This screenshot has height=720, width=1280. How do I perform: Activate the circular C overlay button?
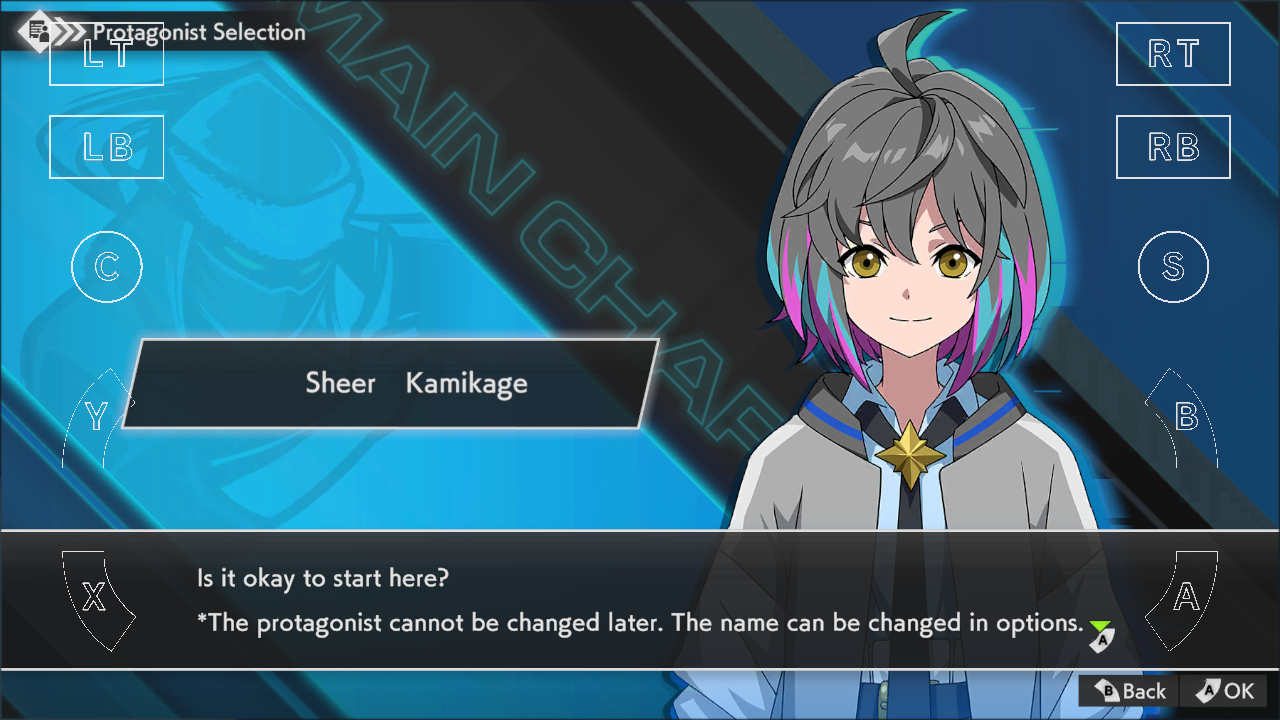(107, 267)
